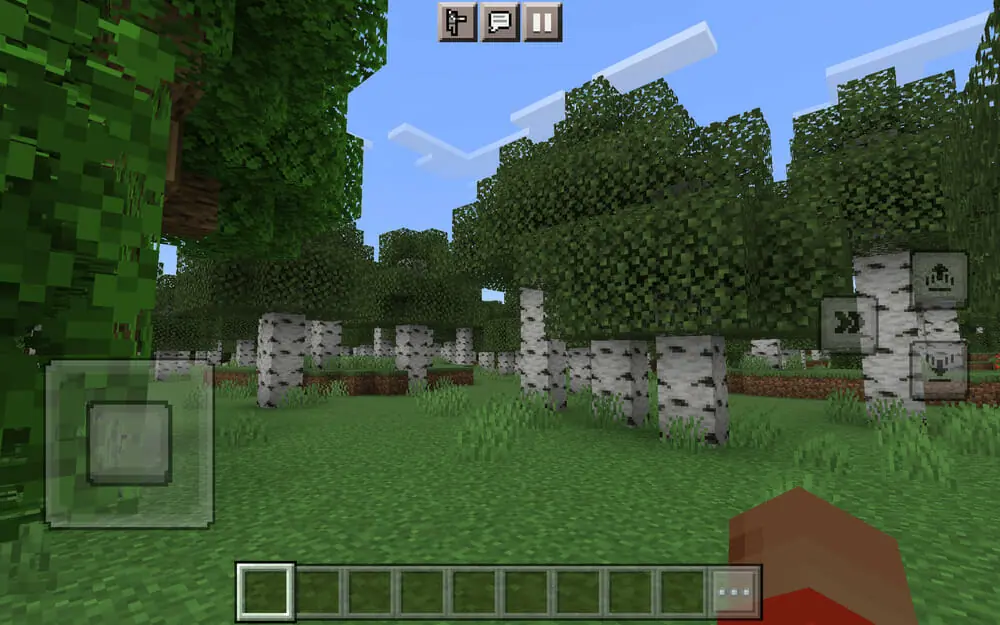Open the chat speech-bubble button
The height and width of the screenshot is (625, 1000).
[x=499, y=22]
